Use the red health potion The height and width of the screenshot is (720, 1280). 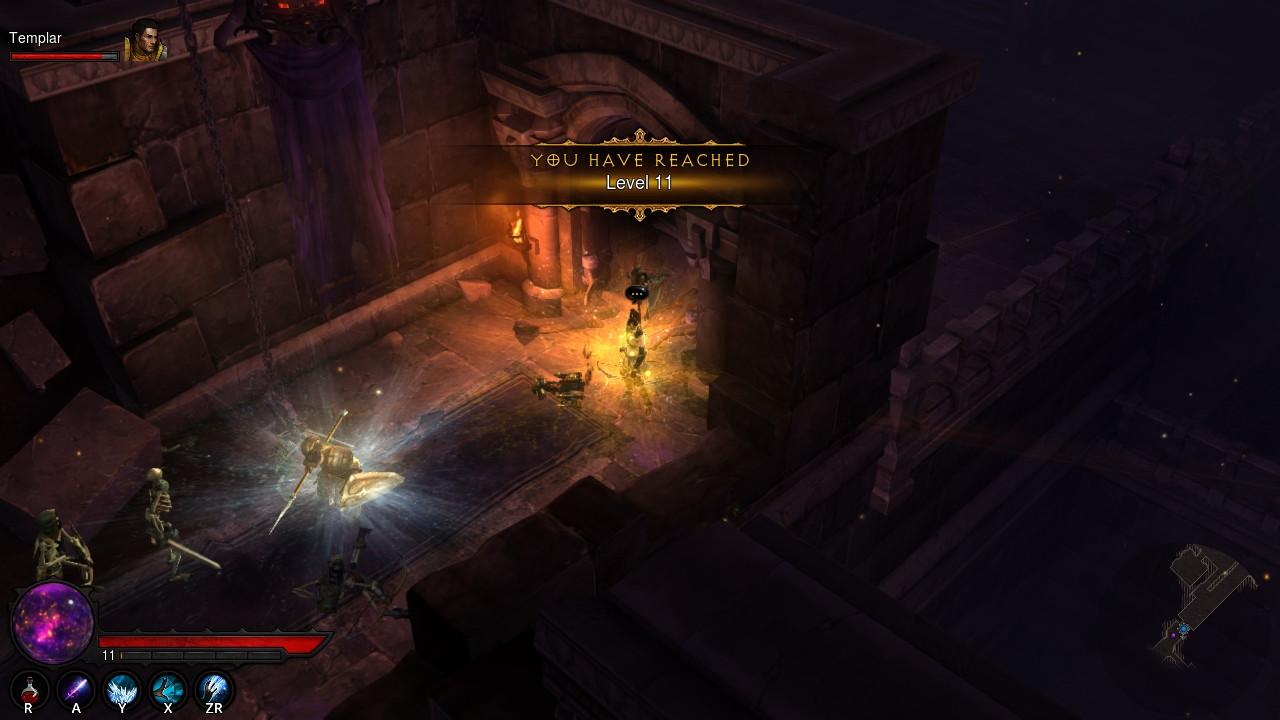(x=30, y=689)
